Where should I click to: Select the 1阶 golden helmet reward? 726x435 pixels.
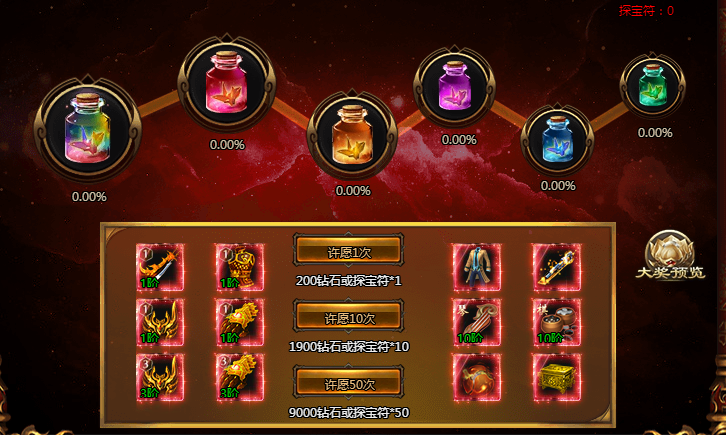click(x=159, y=323)
